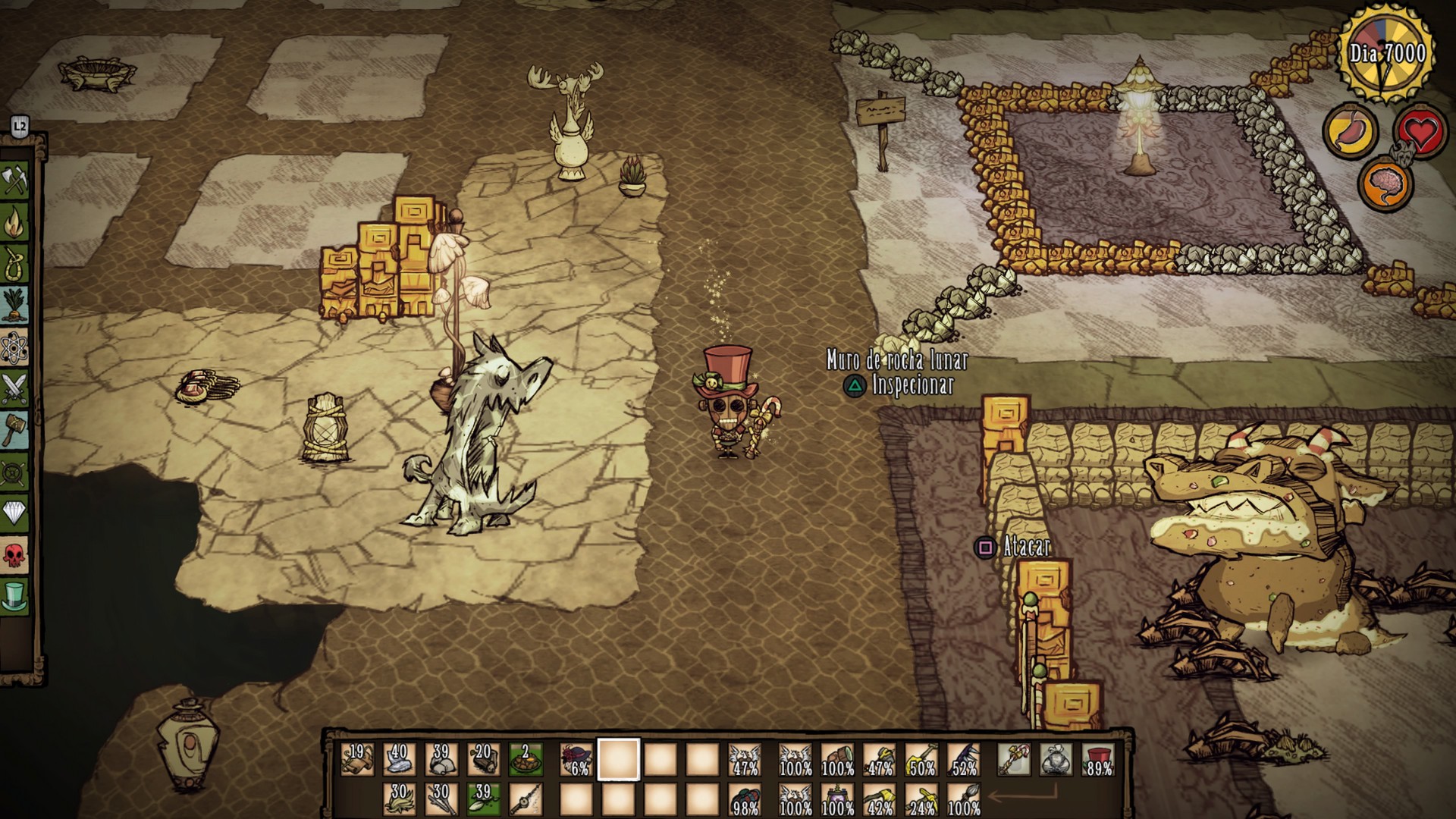The width and height of the screenshot is (1456, 819).
Task: Pick the stack of 30 twigs
Action: point(441,799)
